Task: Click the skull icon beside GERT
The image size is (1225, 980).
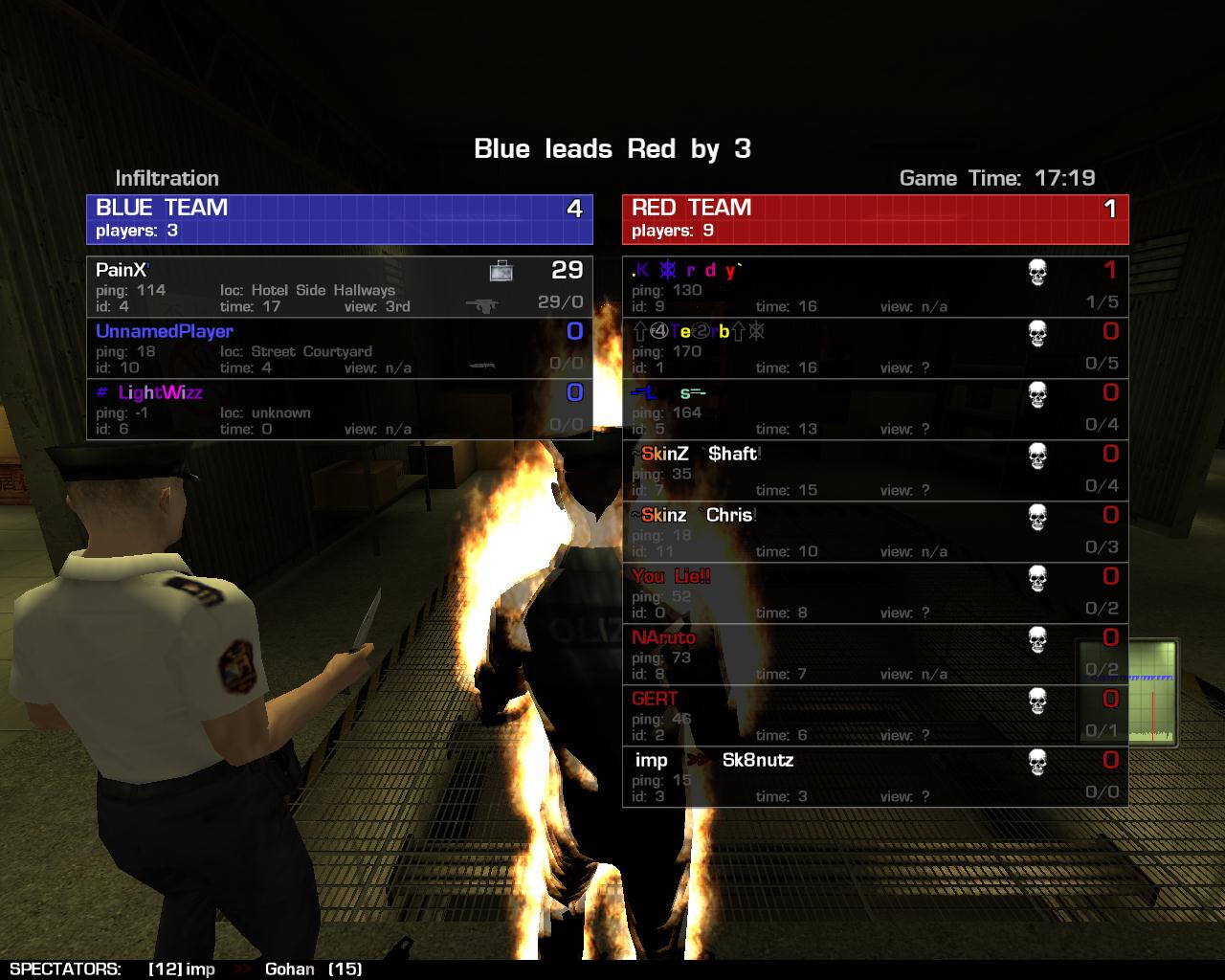Action: pyautogui.click(x=1037, y=702)
